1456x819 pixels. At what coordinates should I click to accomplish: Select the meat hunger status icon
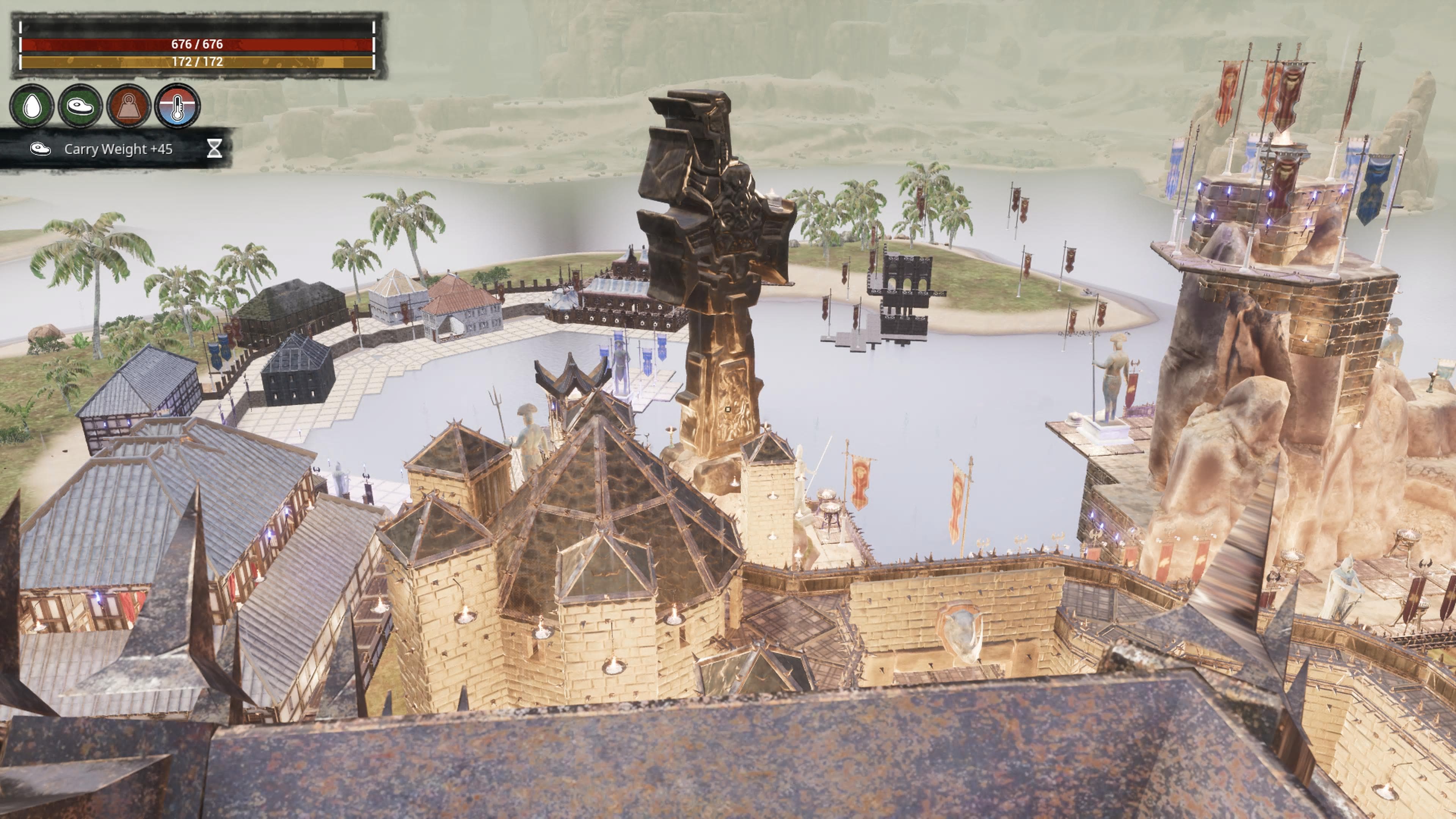click(80, 106)
